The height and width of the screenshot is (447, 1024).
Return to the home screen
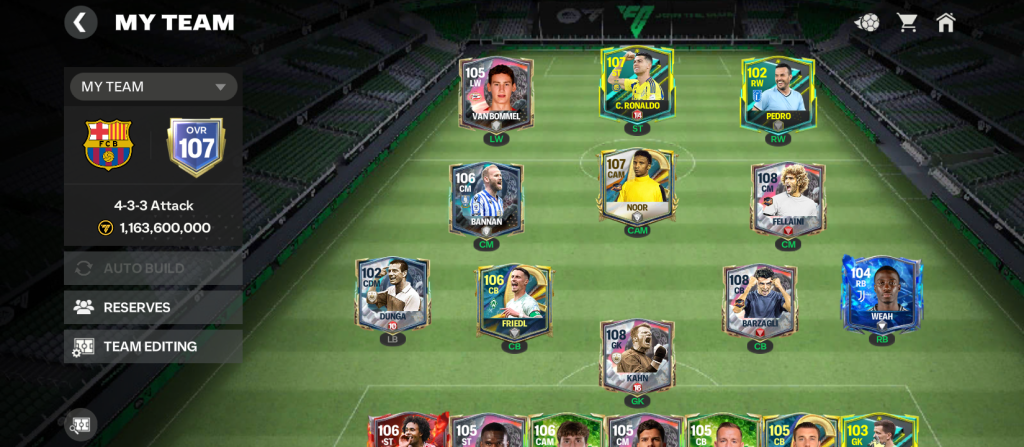click(945, 22)
